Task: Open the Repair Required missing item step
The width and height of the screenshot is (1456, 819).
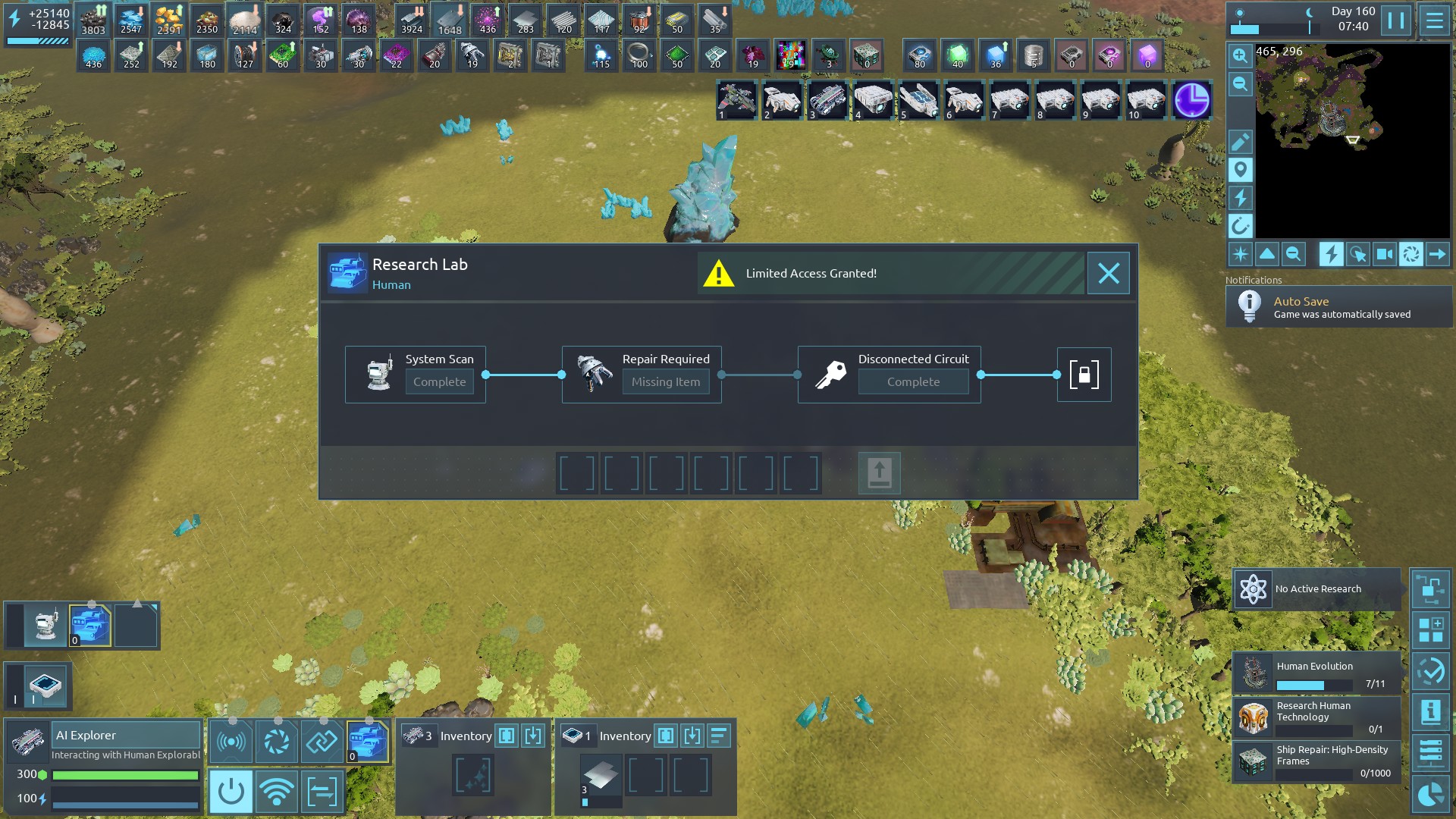Action: pos(642,375)
